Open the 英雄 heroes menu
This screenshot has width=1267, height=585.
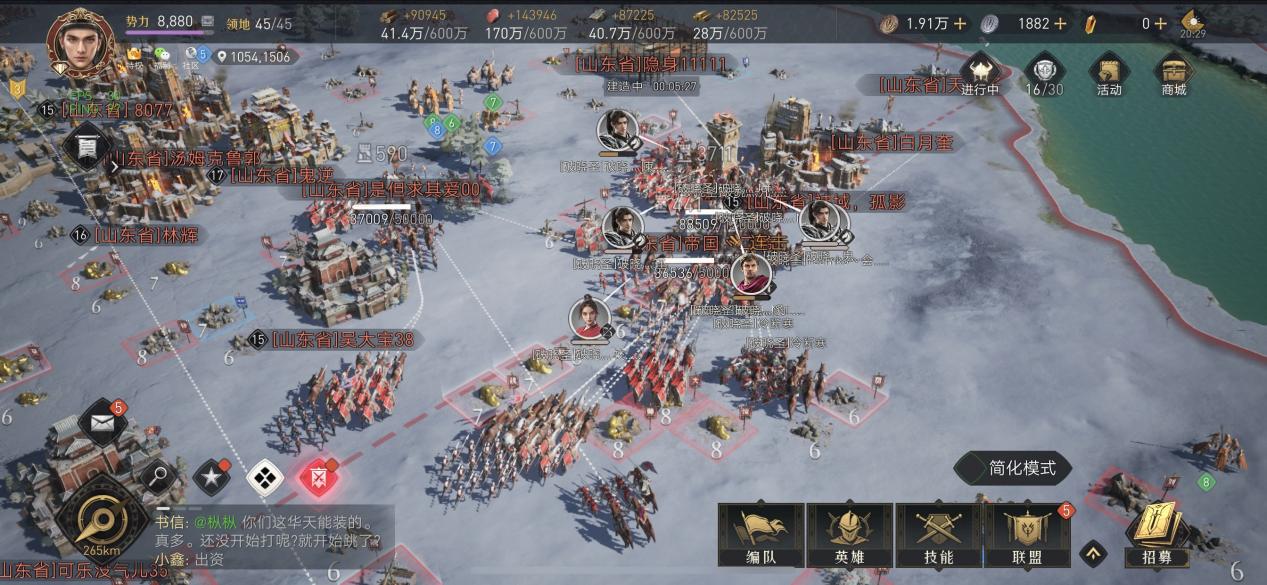tap(849, 534)
